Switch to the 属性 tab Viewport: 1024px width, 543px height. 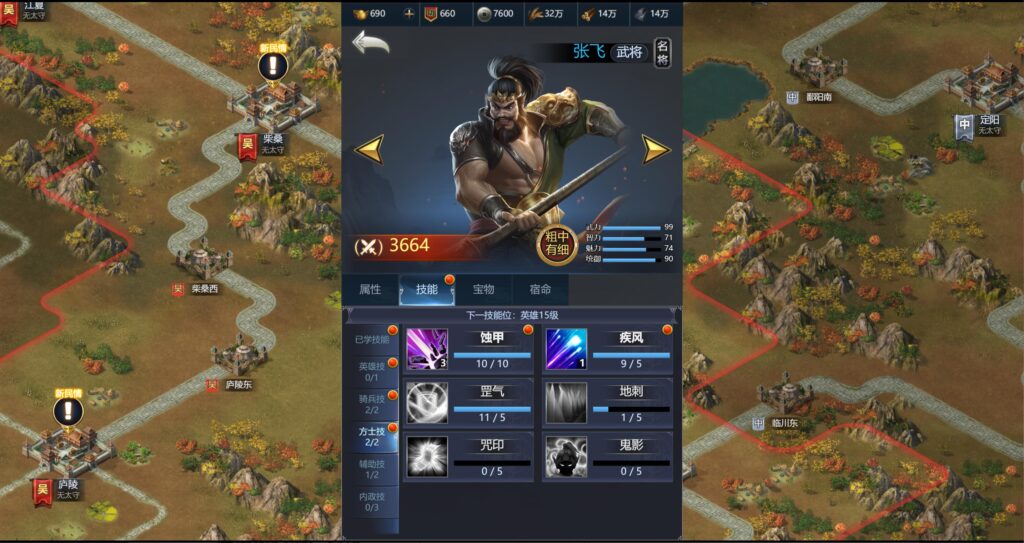(370, 289)
